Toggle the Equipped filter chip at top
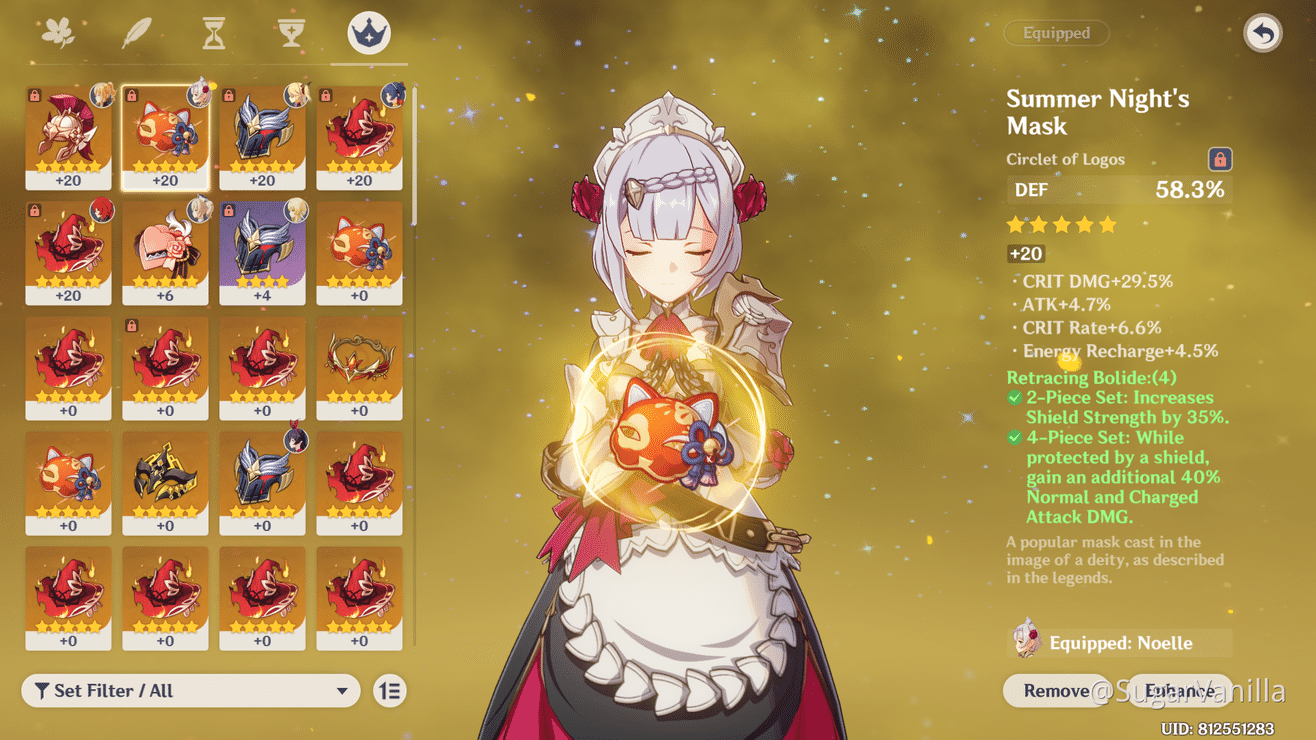The height and width of the screenshot is (740, 1316). [1056, 33]
